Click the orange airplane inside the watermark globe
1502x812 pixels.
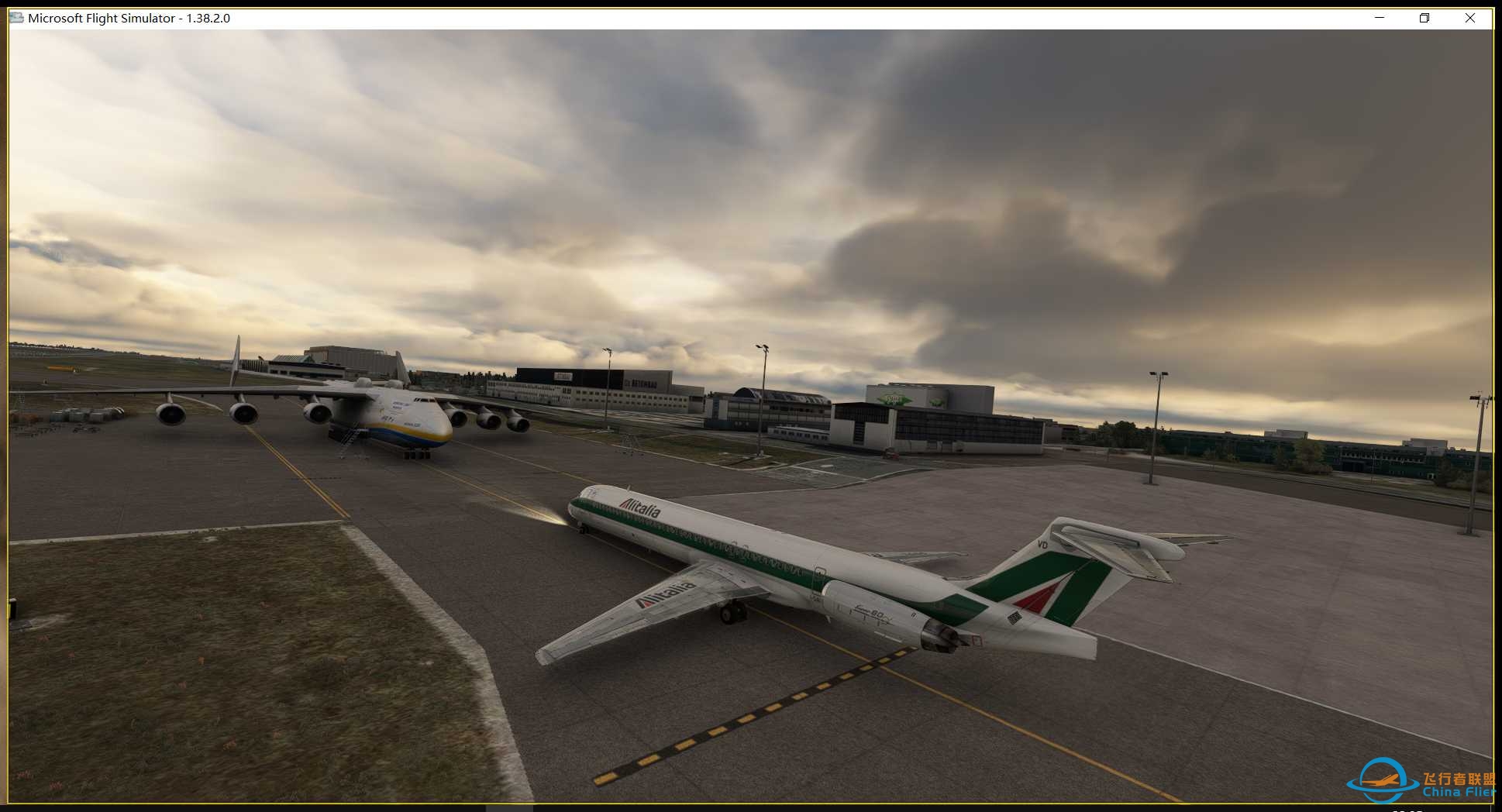[x=1380, y=782]
